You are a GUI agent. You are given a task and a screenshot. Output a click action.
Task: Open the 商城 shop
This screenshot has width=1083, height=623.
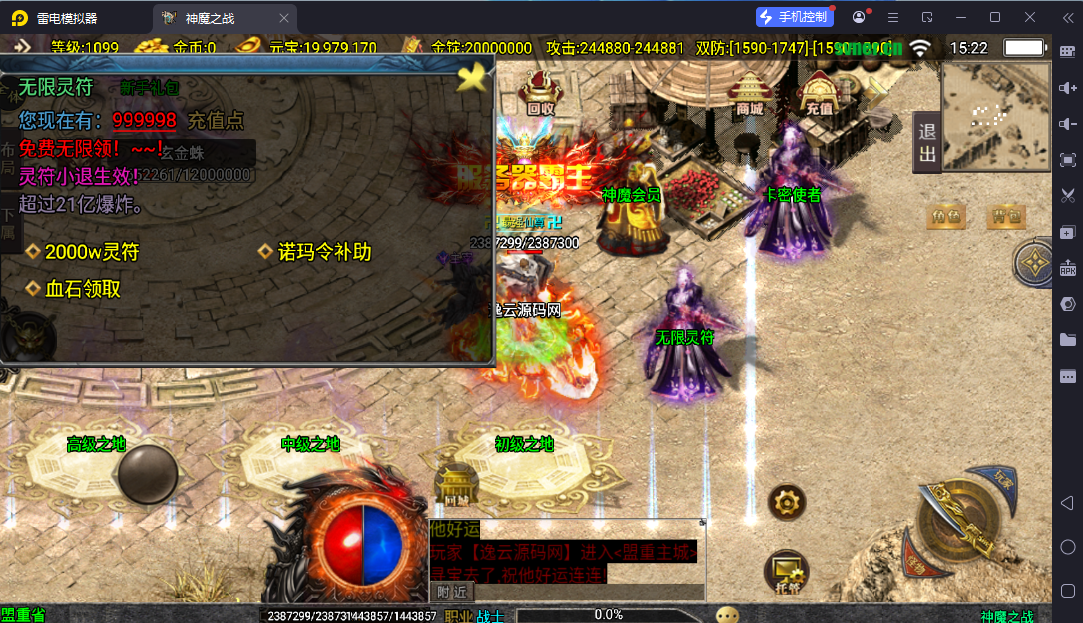[749, 94]
